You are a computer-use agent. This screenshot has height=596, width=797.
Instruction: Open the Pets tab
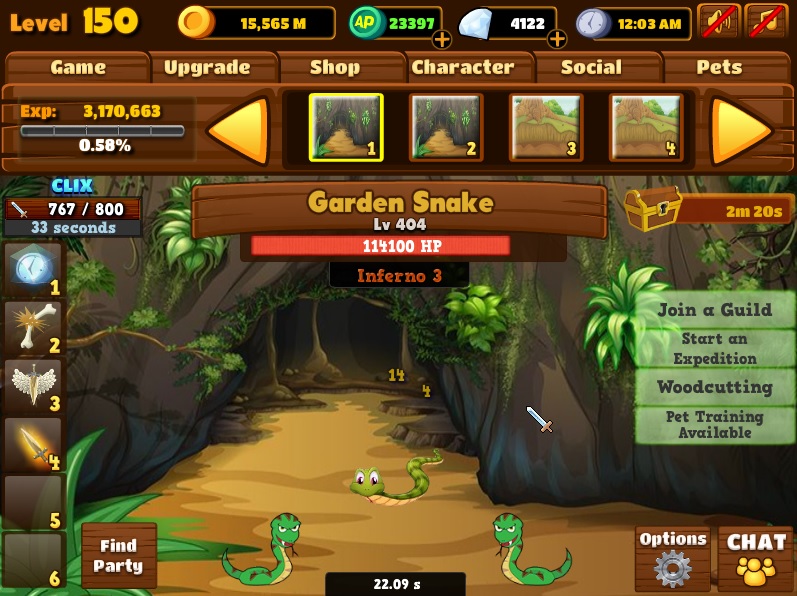pos(719,68)
